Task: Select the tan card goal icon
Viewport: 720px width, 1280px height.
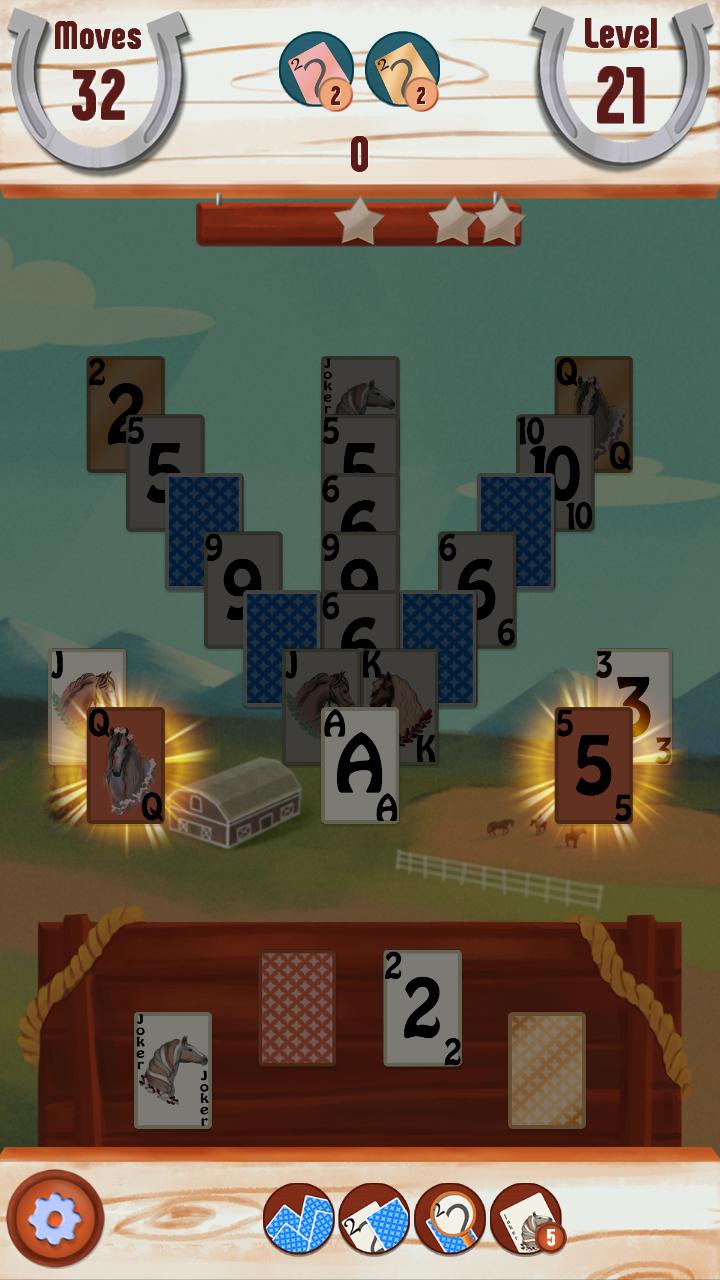Action: point(402,69)
